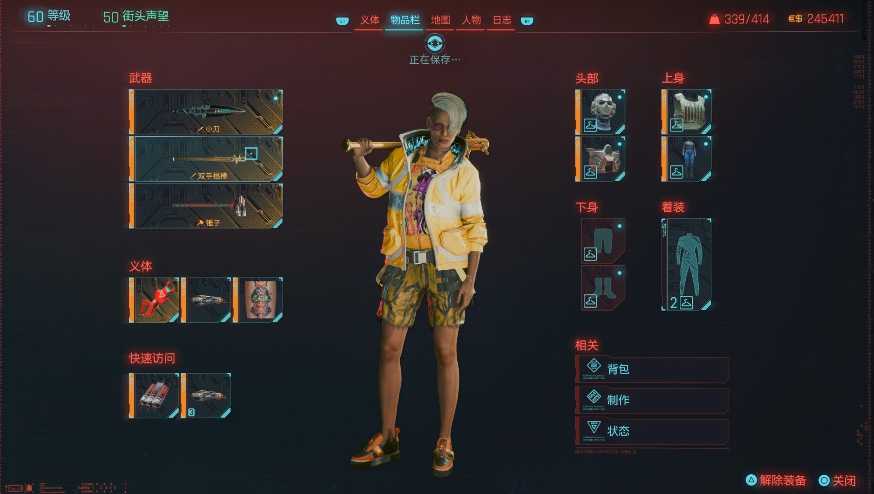Open the 地图 map tab
Screen dimensions: 874x494
click(x=440, y=20)
